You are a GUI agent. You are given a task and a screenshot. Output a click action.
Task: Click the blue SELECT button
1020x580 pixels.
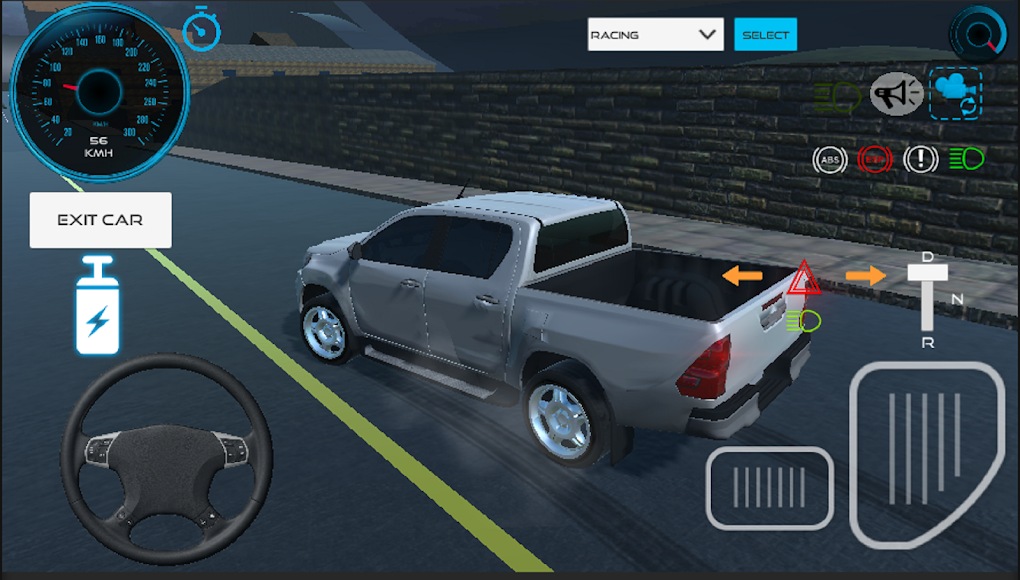(x=765, y=35)
